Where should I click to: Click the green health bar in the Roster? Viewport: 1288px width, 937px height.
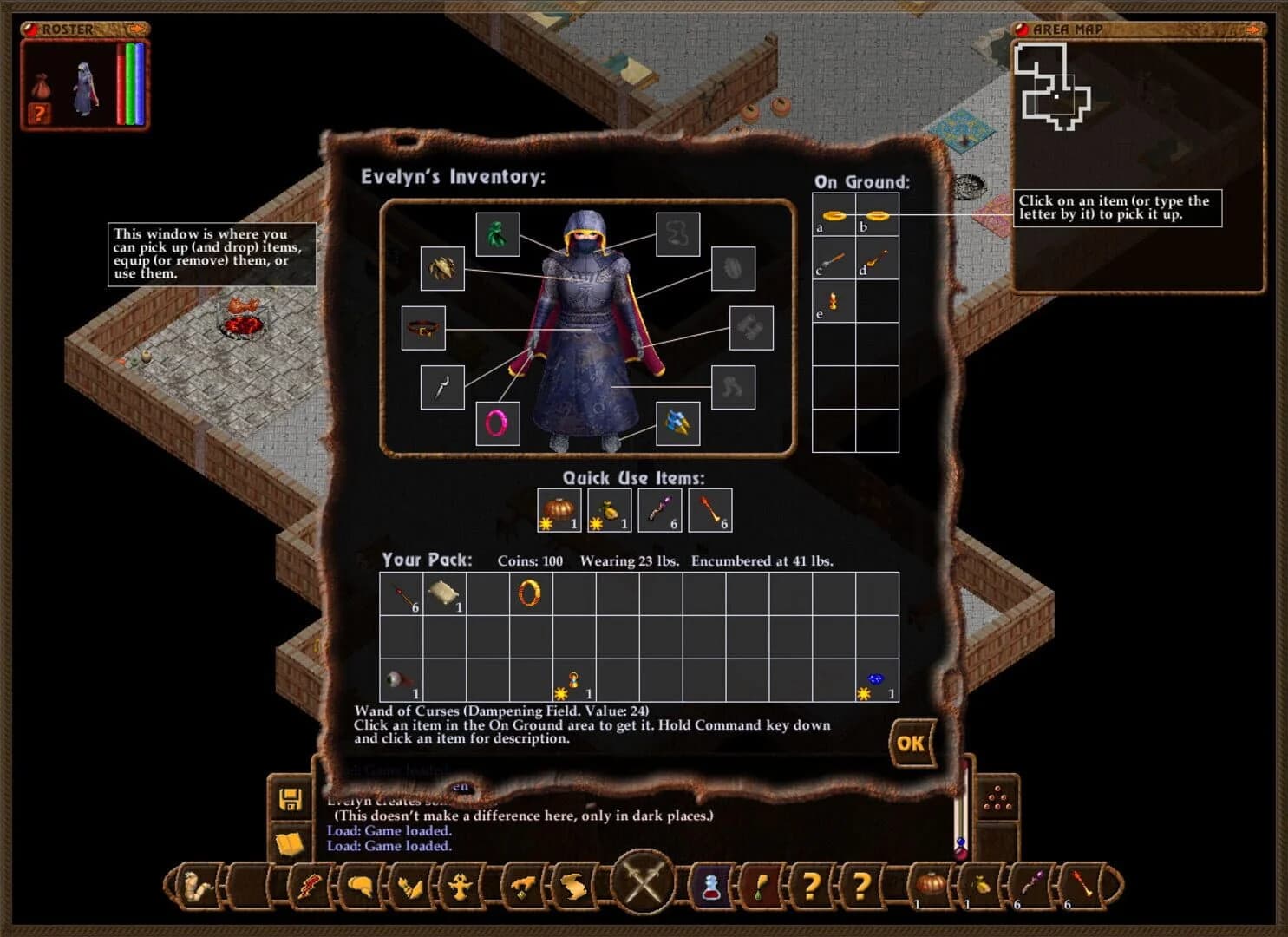129,82
